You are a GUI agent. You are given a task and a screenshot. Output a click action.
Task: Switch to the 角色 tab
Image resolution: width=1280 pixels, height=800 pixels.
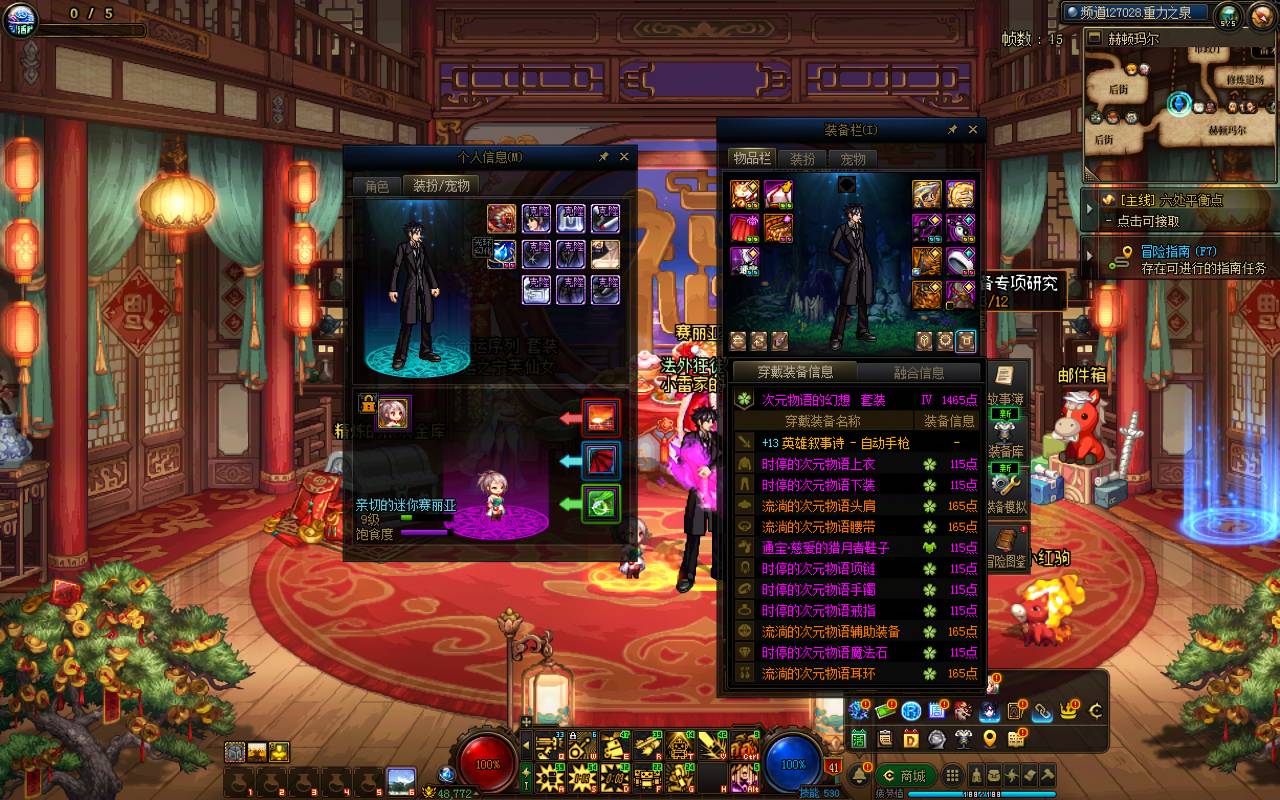[x=377, y=186]
